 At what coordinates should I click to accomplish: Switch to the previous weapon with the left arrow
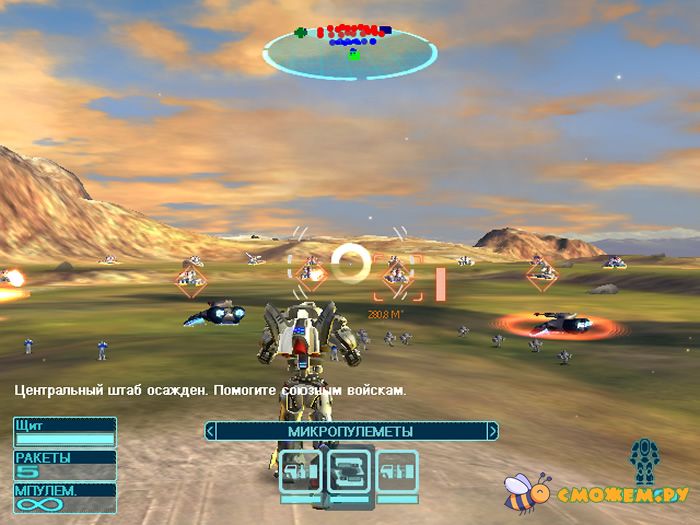coord(210,431)
